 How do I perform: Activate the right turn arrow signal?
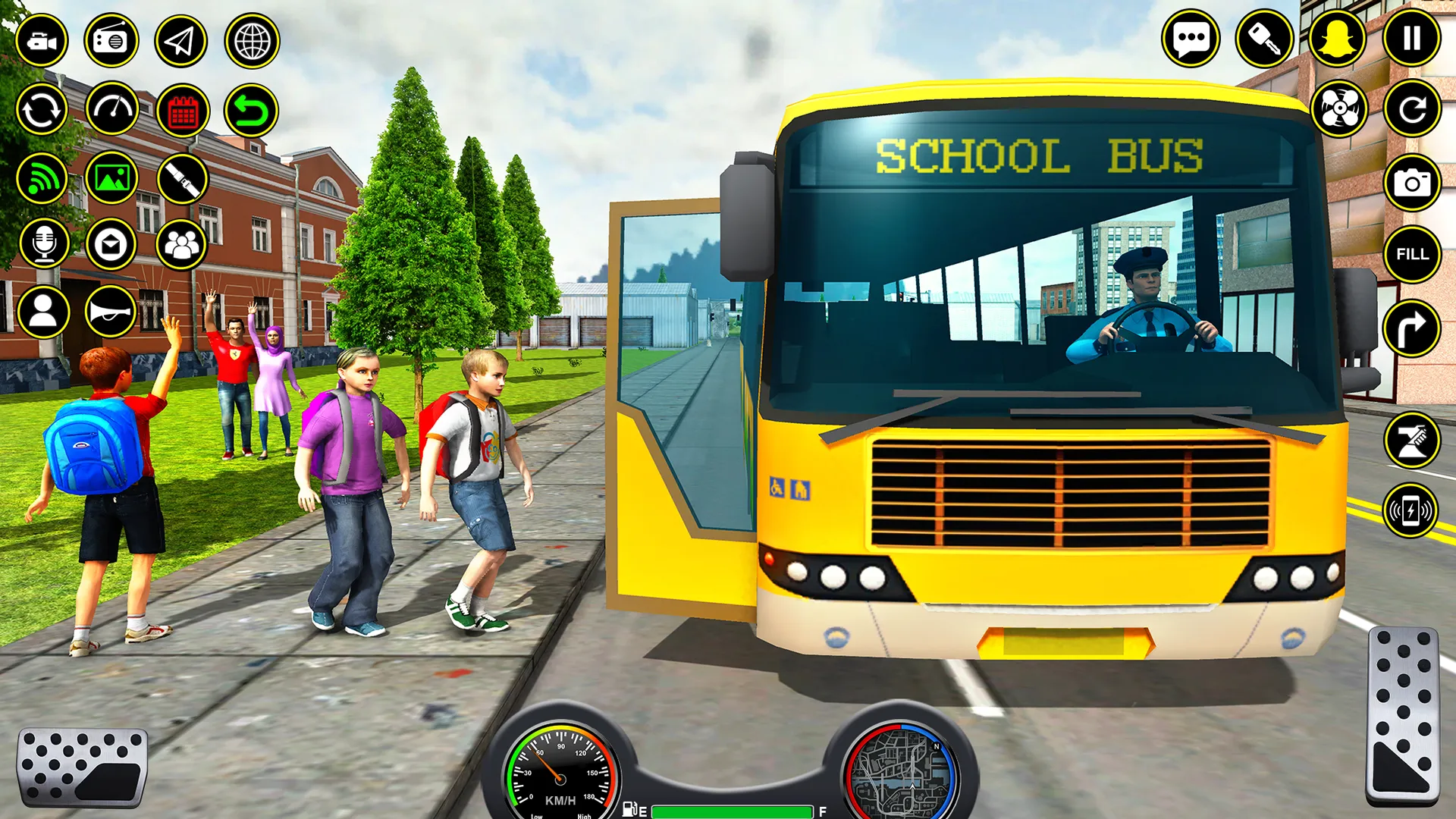1410,328
